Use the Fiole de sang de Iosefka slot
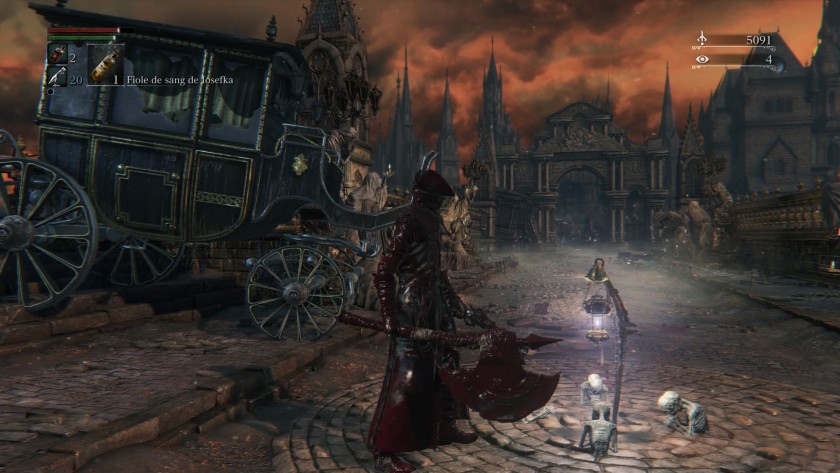Viewport: 840px width, 473px height. coord(104,63)
